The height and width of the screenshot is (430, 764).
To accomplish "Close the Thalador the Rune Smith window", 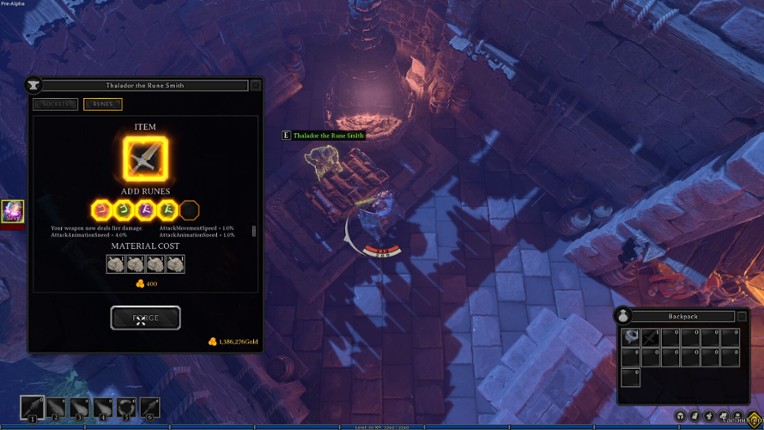I will point(256,86).
